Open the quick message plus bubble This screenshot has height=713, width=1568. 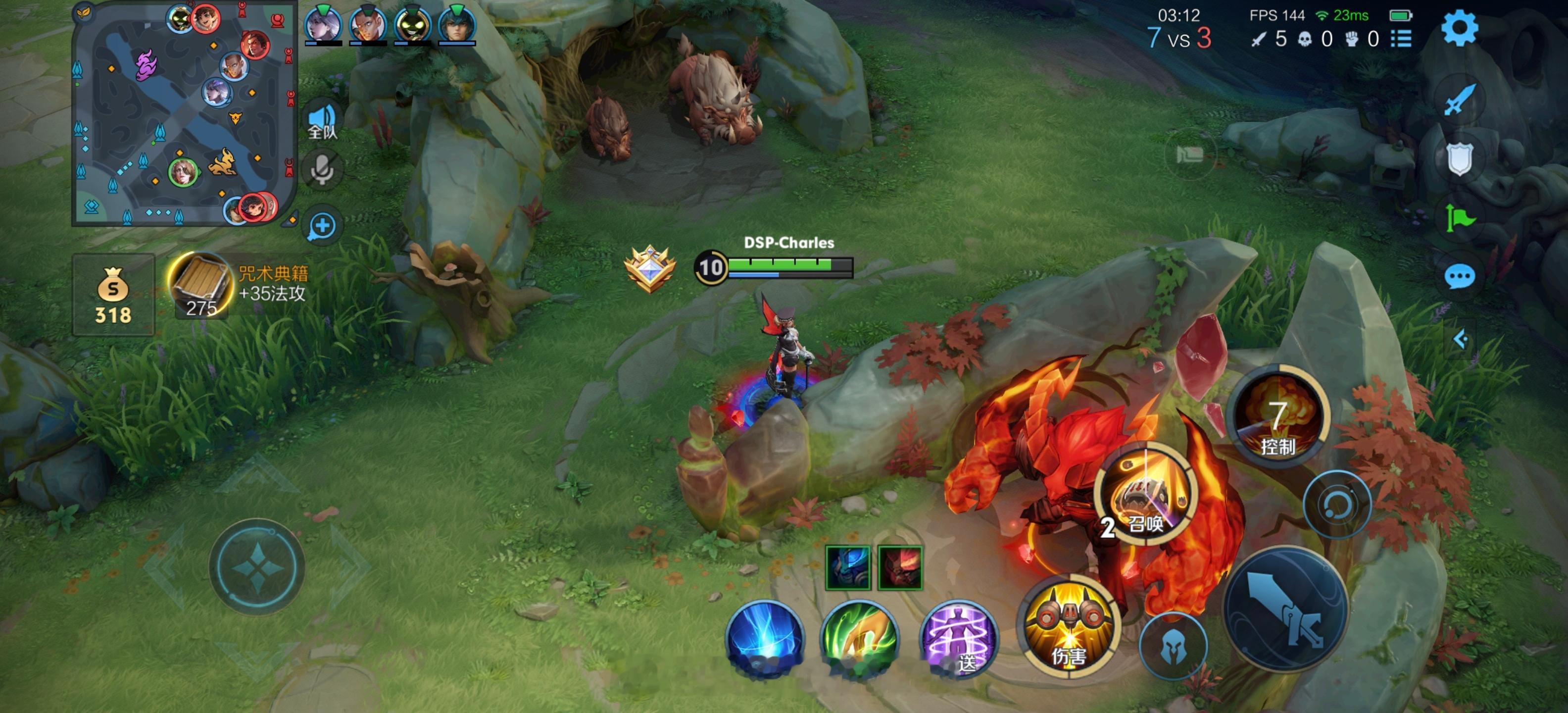click(322, 226)
